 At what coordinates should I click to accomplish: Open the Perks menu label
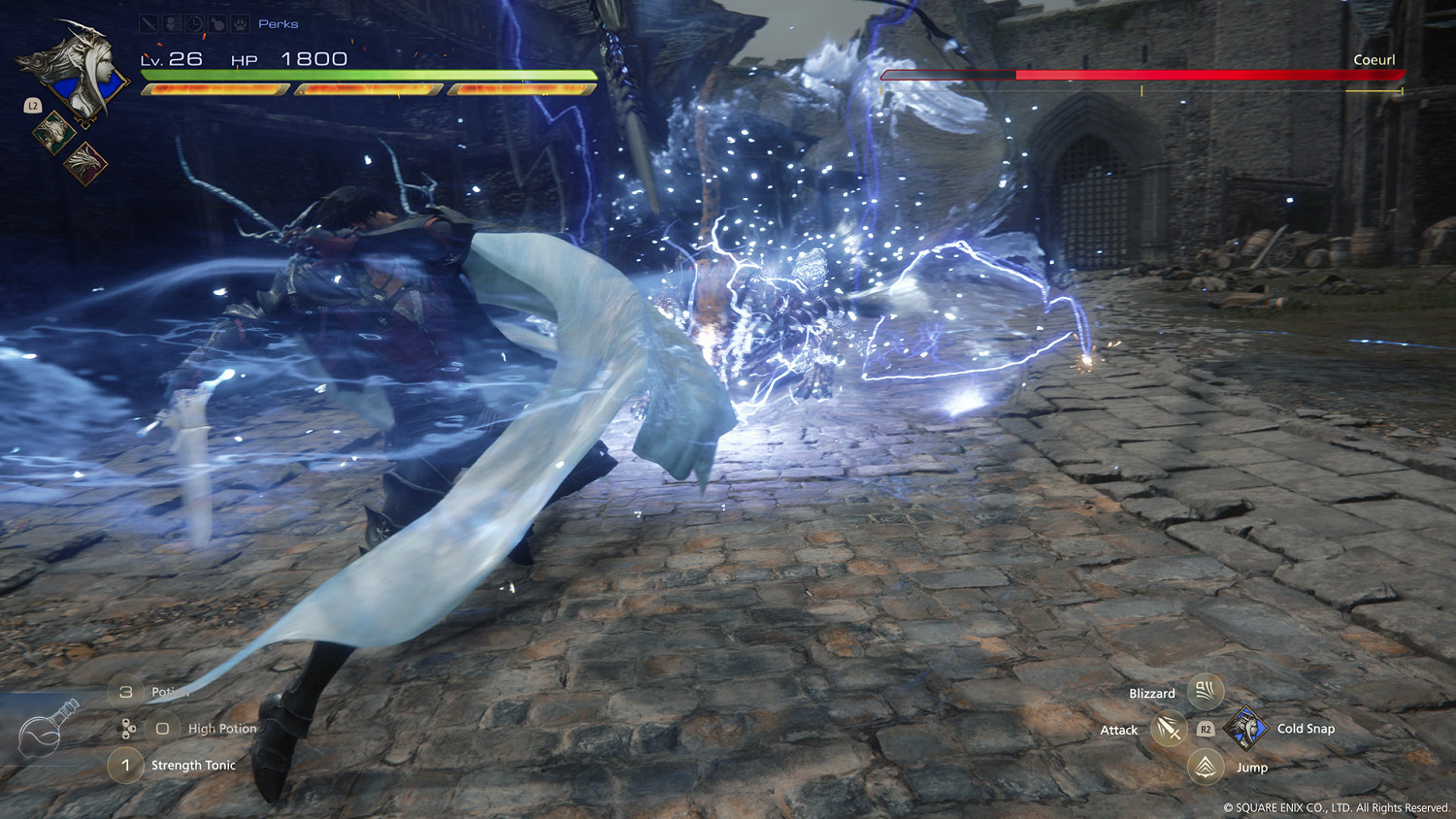tap(278, 23)
